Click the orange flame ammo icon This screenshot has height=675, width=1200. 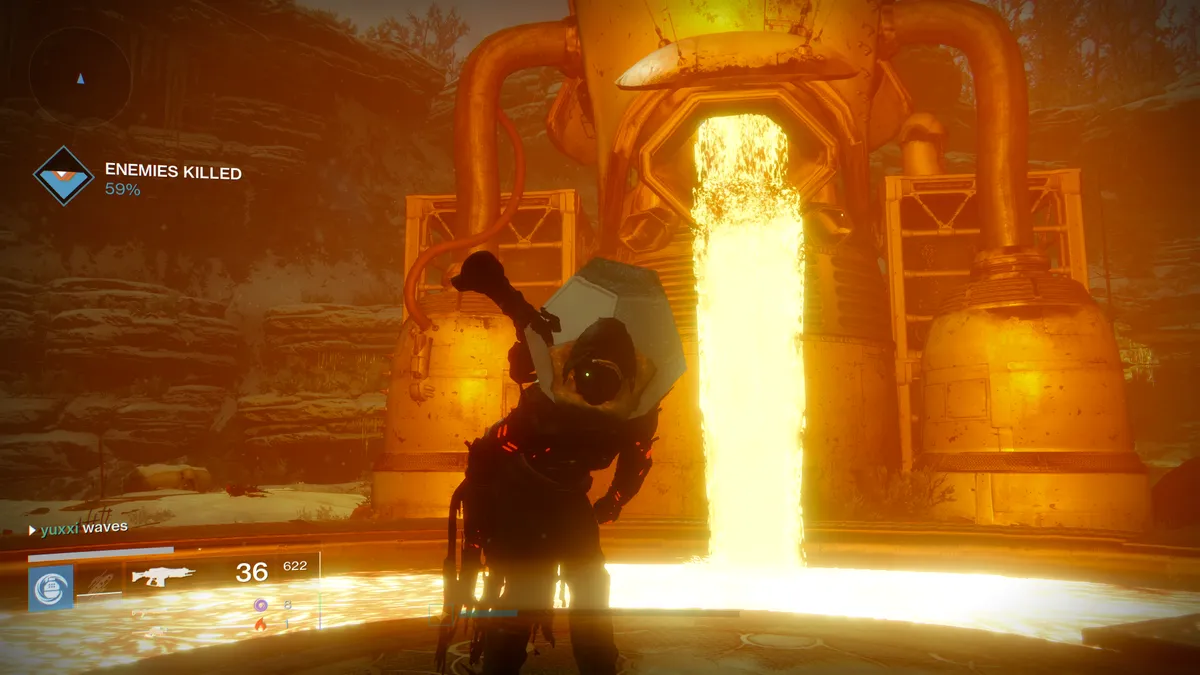pos(261,624)
